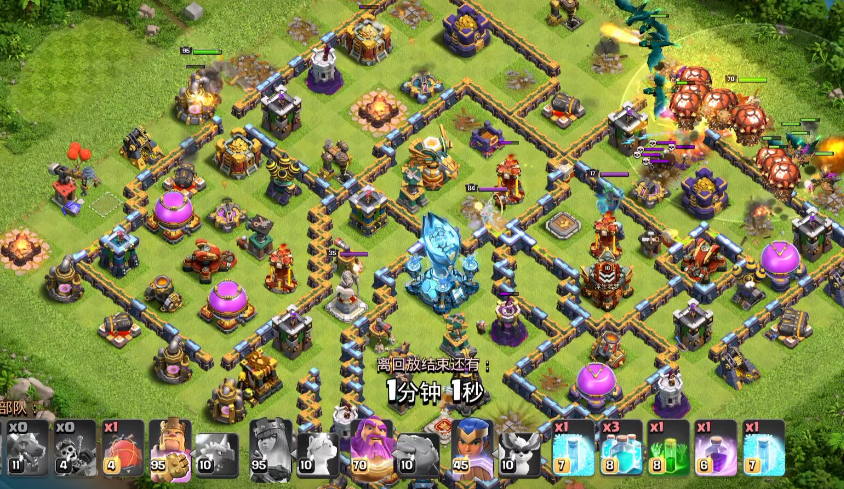Select the greyed-out Archer Queen card

270,446
